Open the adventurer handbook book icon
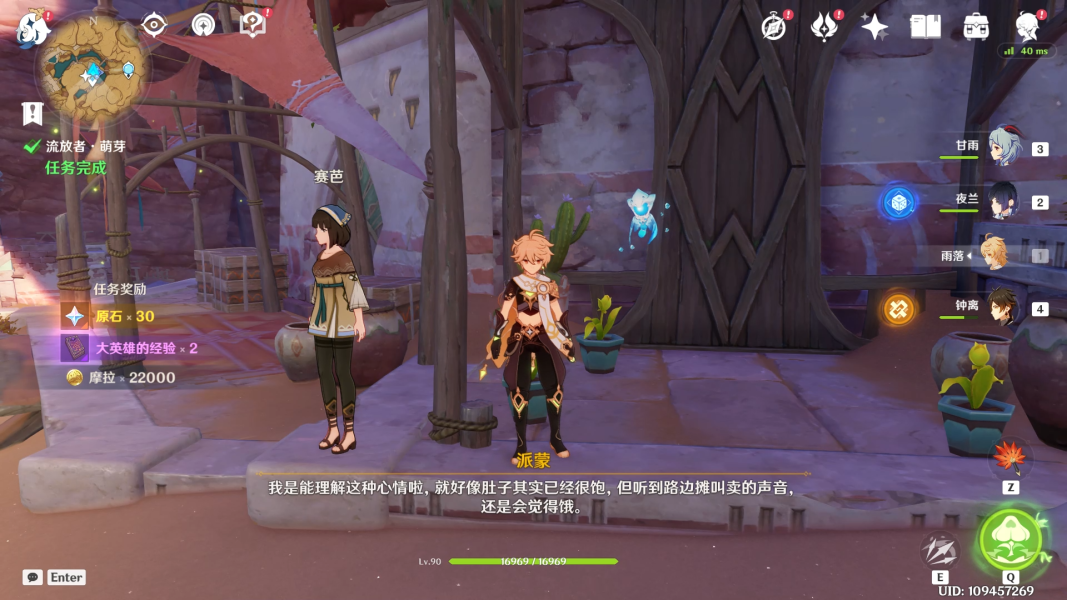The width and height of the screenshot is (1067, 600). (925, 27)
